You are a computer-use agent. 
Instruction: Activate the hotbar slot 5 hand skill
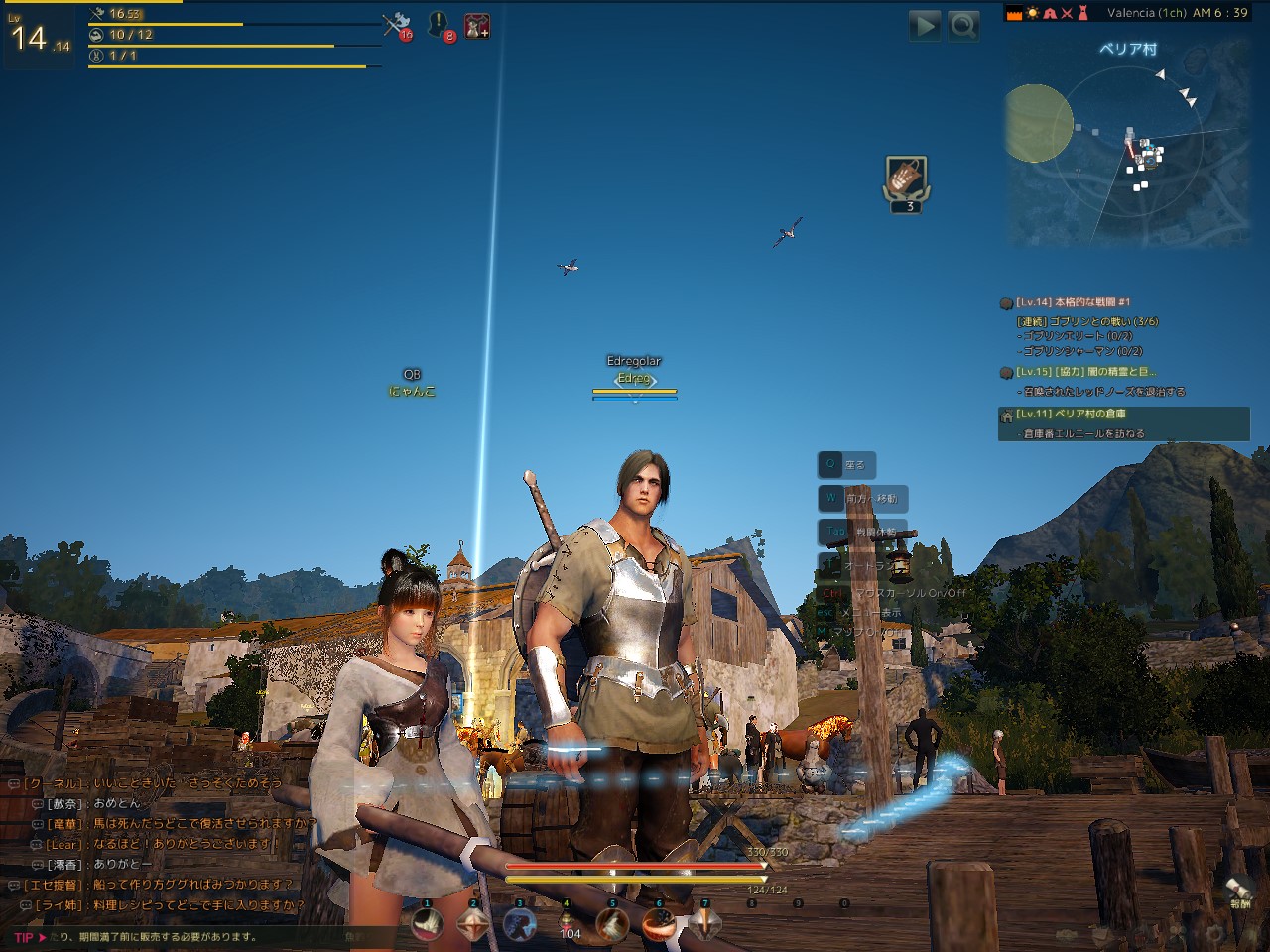tap(612, 924)
